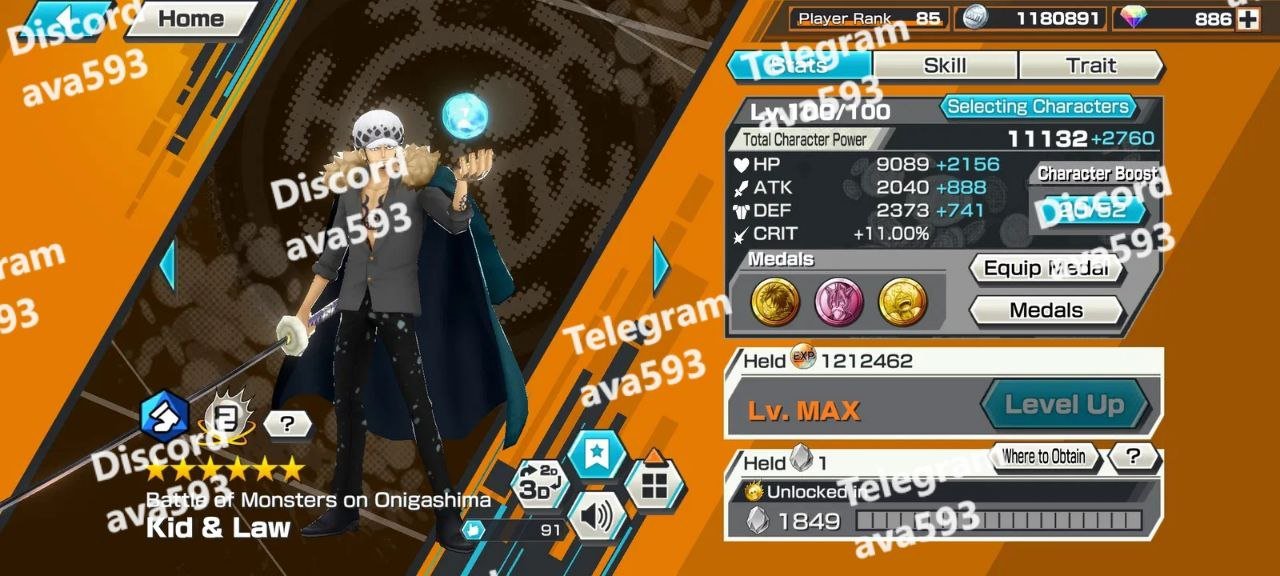Toggle the 2D/3D character view
Viewport: 1280px width, 576px height.
point(539,485)
